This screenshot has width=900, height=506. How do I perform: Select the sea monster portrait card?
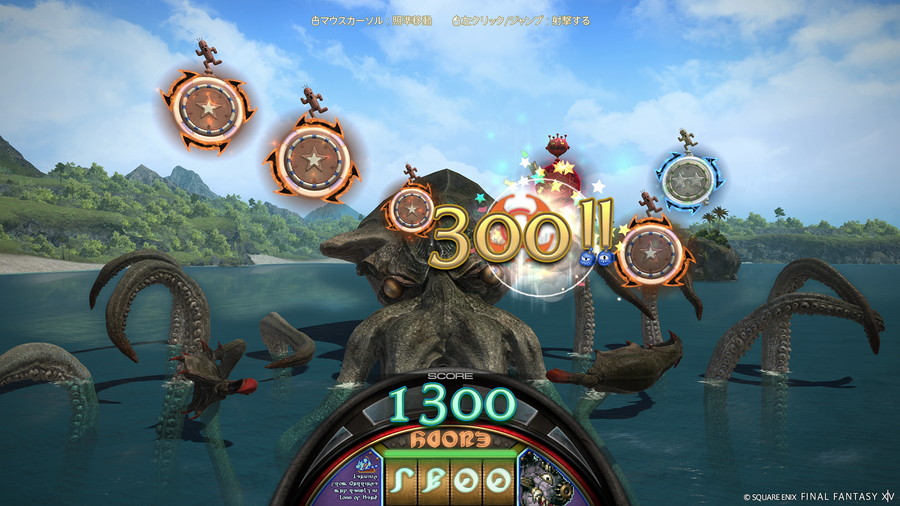coord(543,479)
